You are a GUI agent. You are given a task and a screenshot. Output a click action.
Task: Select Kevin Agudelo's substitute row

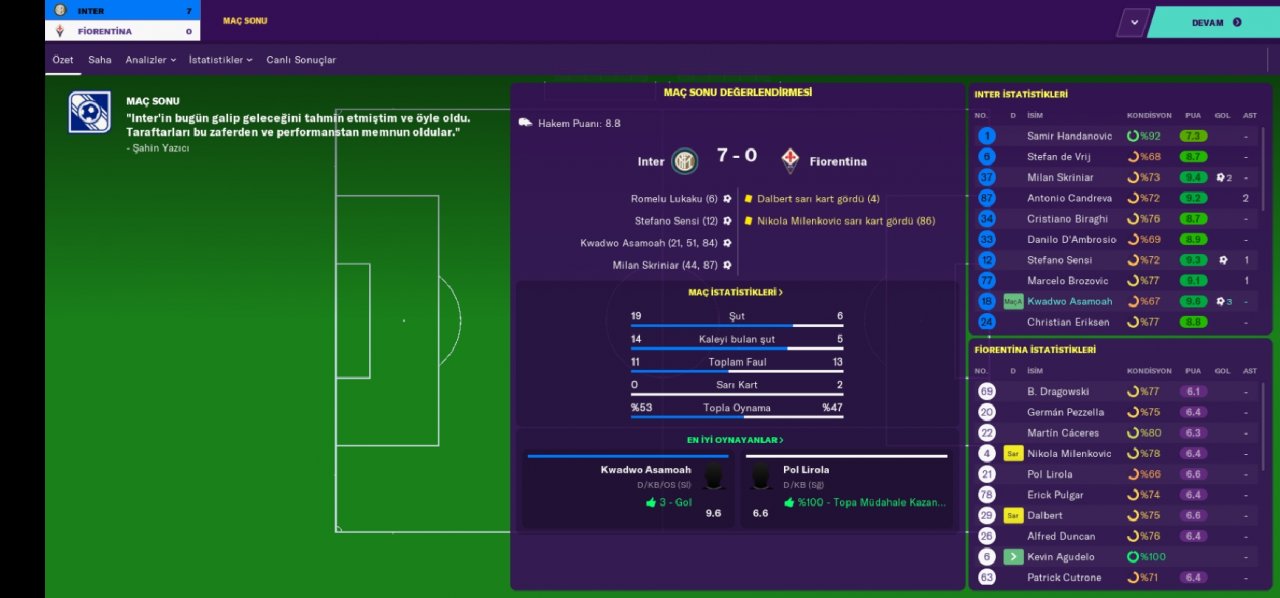(1060, 557)
